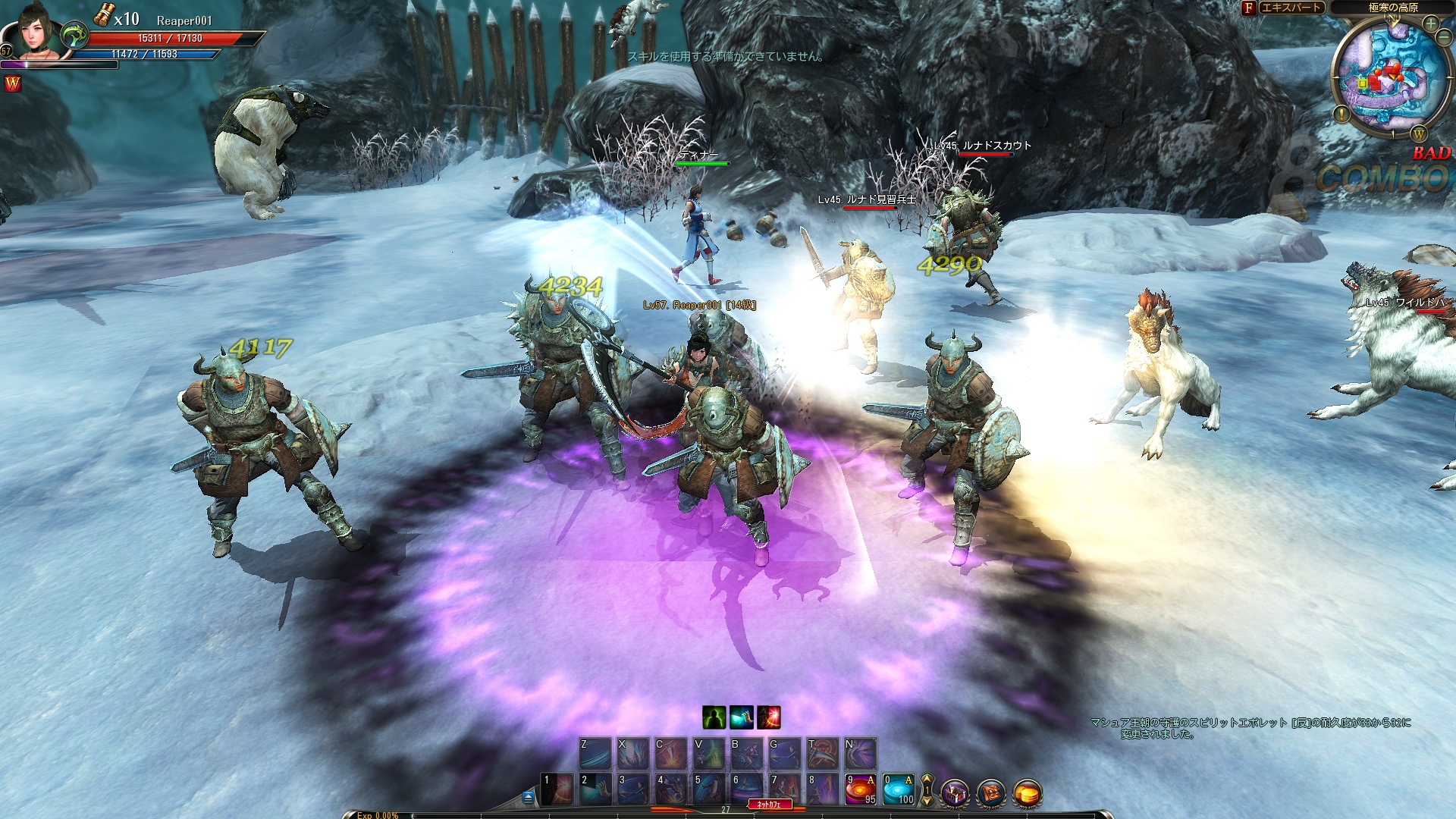Zoom out the minimap with minus button

(x=1443, y=39)
